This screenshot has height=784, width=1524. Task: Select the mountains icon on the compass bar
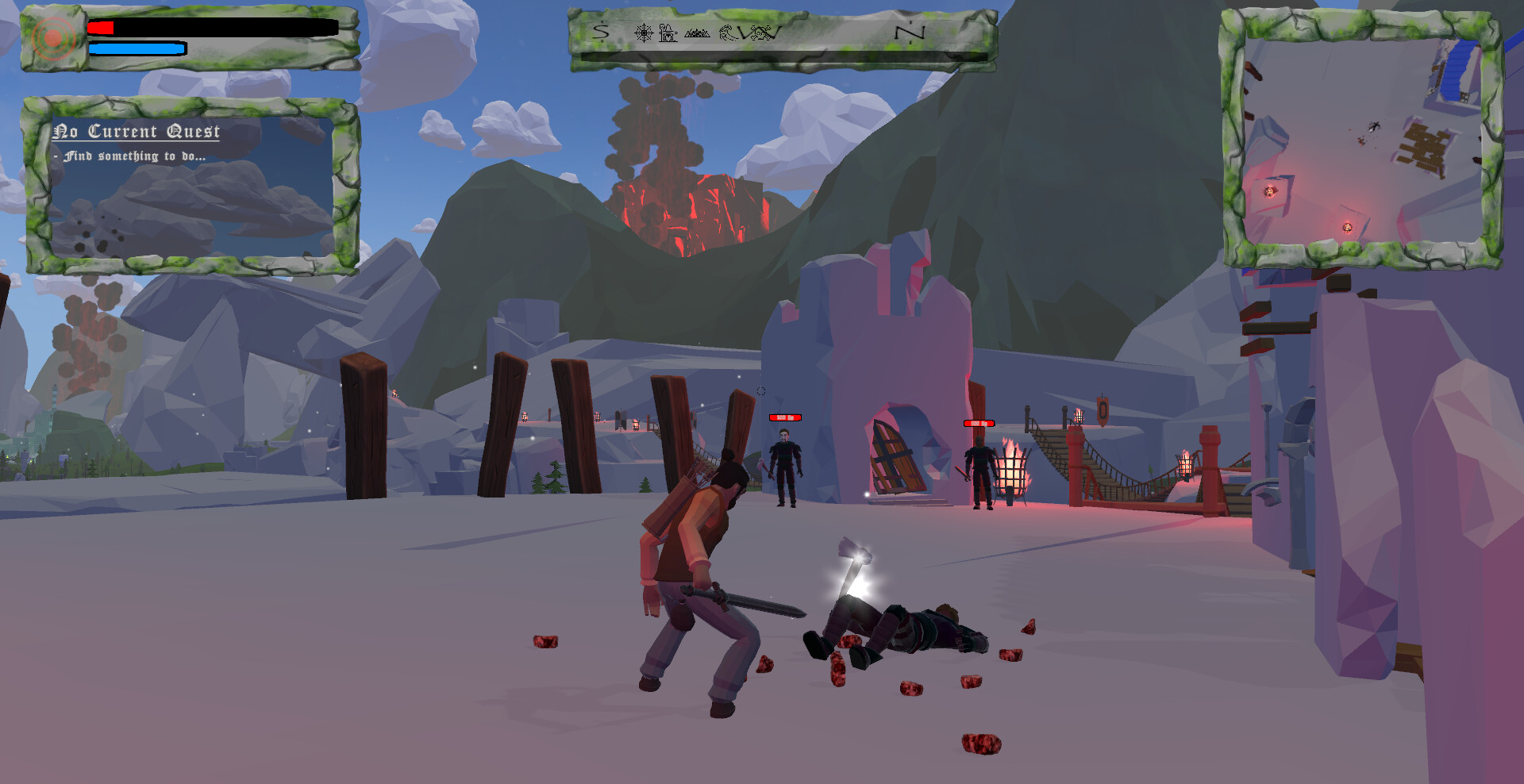tap(698, 33)
